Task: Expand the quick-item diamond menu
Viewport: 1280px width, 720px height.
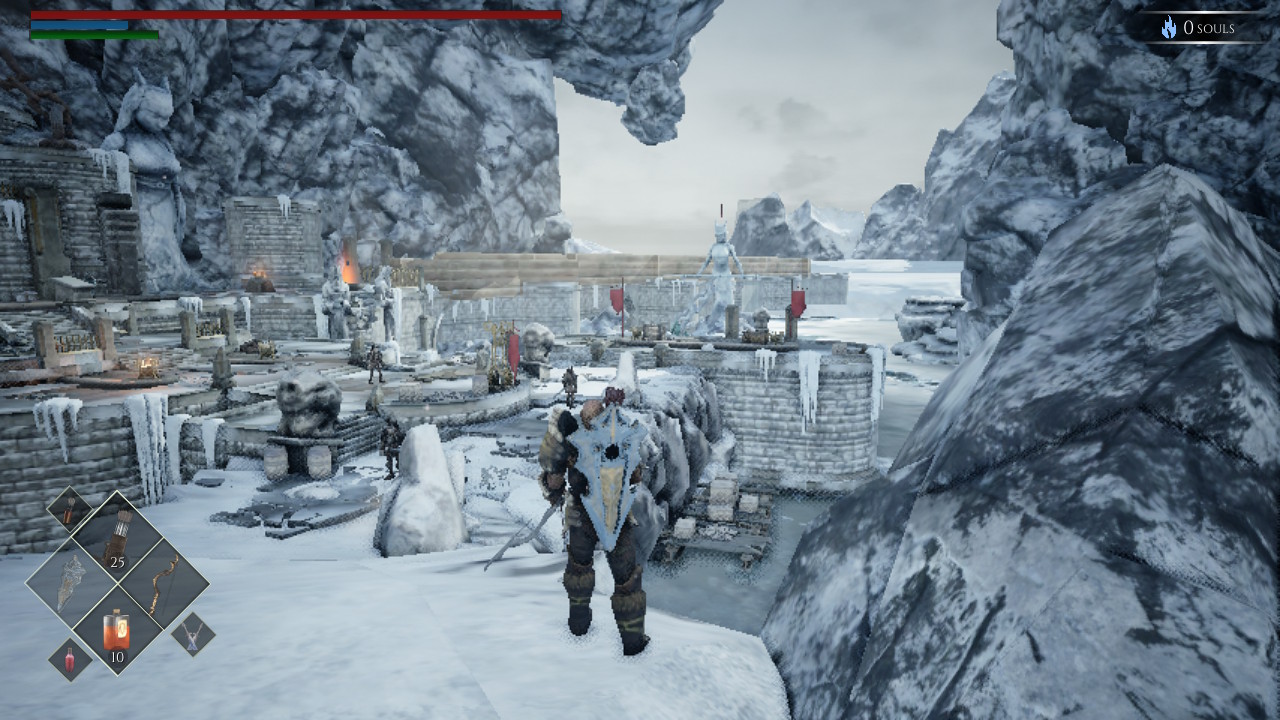Action: coord(118,585)
